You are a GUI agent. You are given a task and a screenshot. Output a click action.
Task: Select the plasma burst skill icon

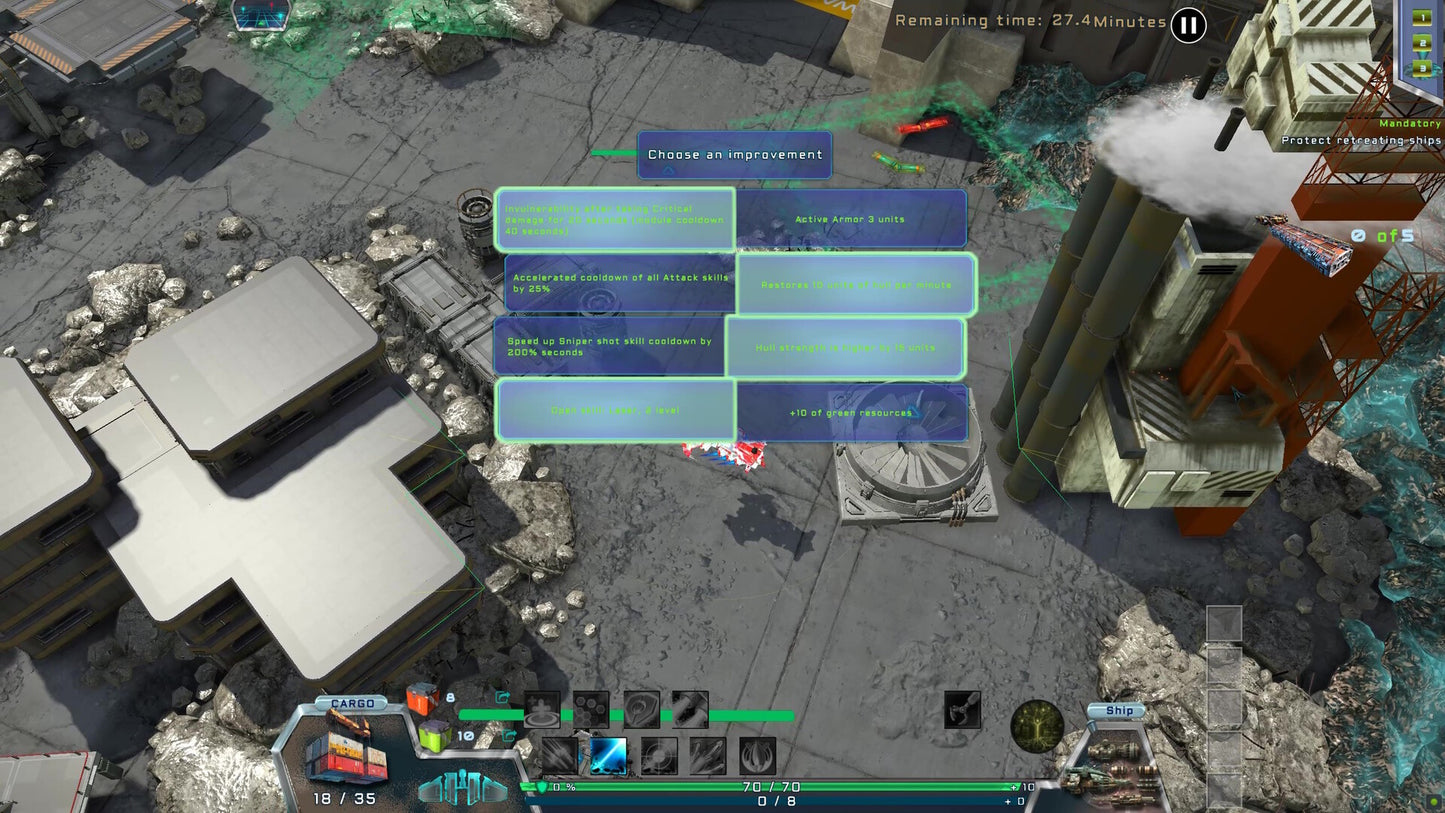tap(757, 756)
